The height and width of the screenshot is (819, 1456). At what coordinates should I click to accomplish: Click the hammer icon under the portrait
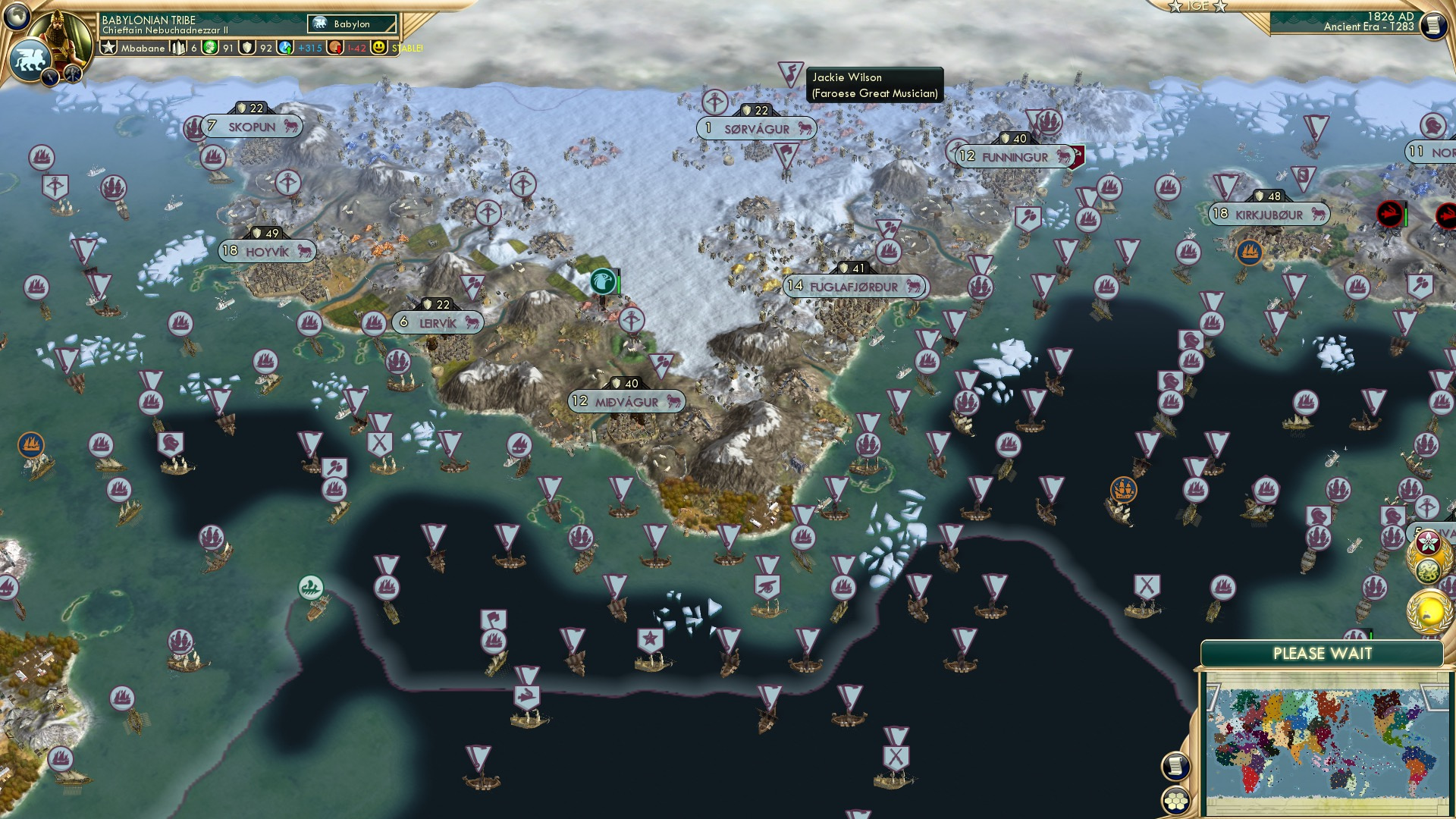[x=73, y=74]
